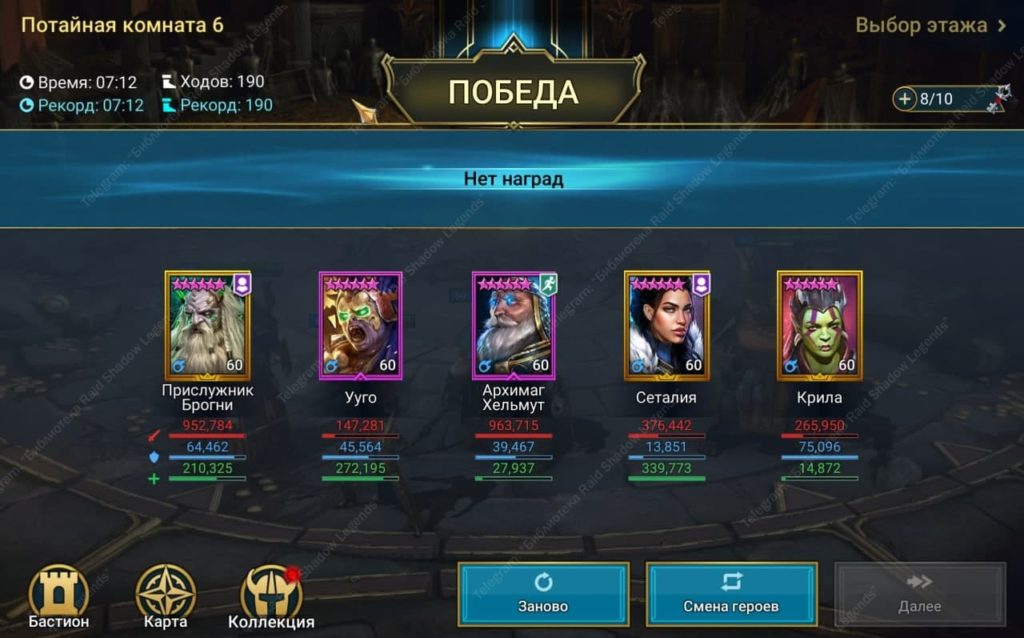Open the Коллекция heroes collection
This screenshot has width=1024, height=638.
pyautogui.click(x=271, y=598)
